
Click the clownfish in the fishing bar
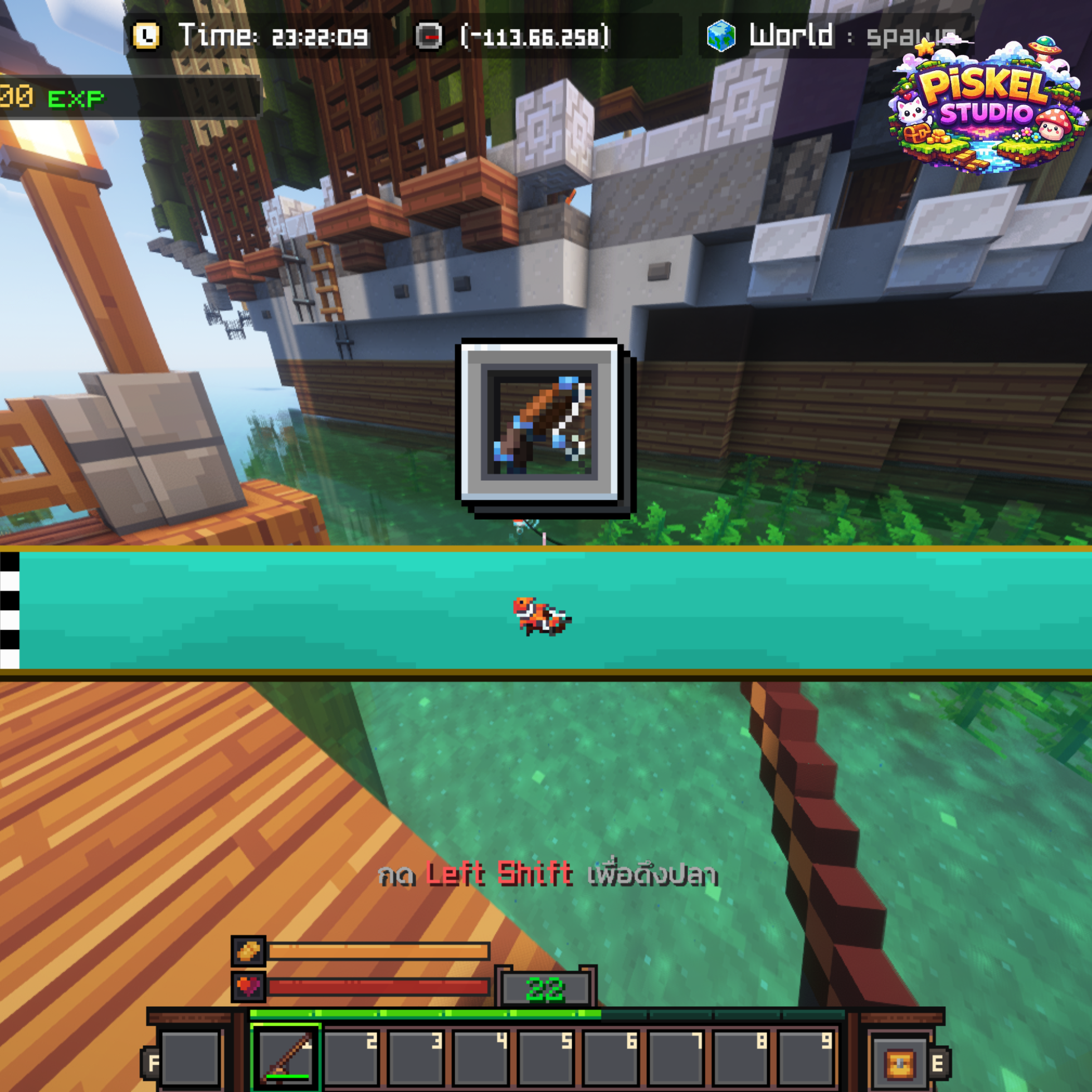pos(542,616)
